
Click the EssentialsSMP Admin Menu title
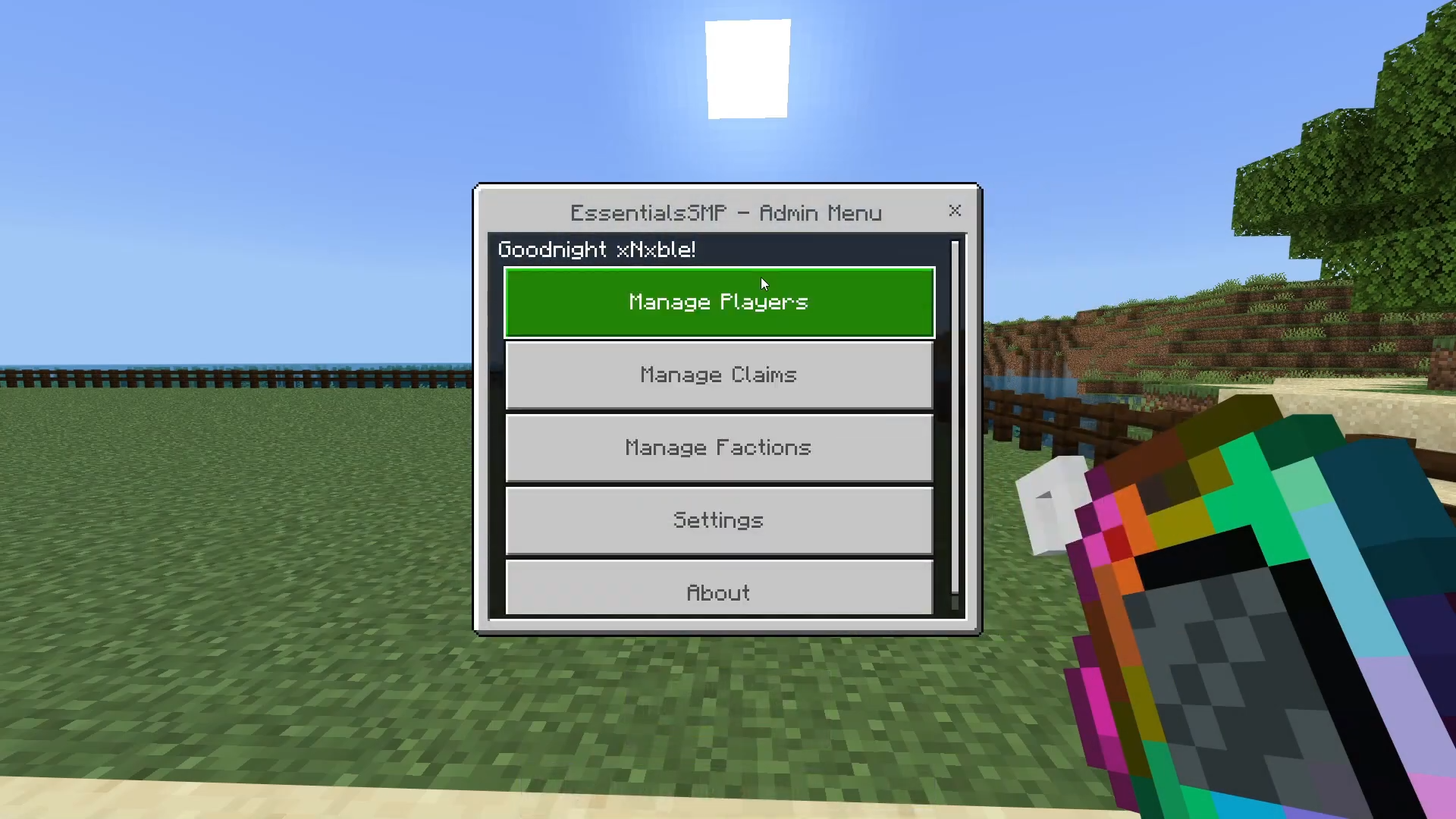pyautogui.click(x=726, y=213)
